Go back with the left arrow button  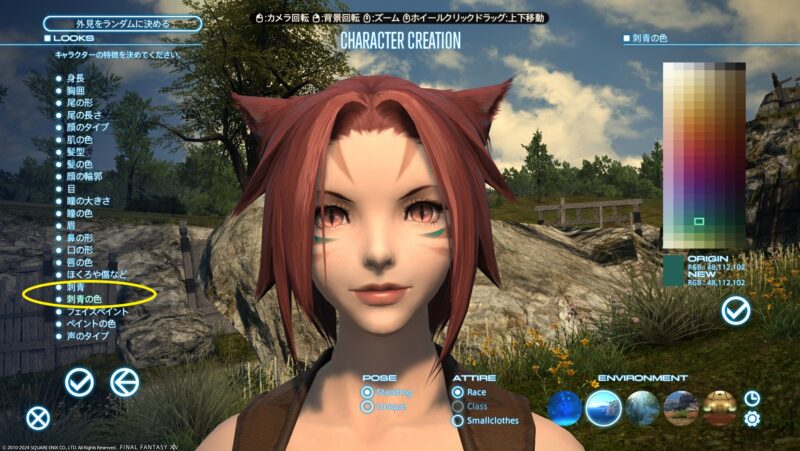pyautogui.click(x=124, y=381)
